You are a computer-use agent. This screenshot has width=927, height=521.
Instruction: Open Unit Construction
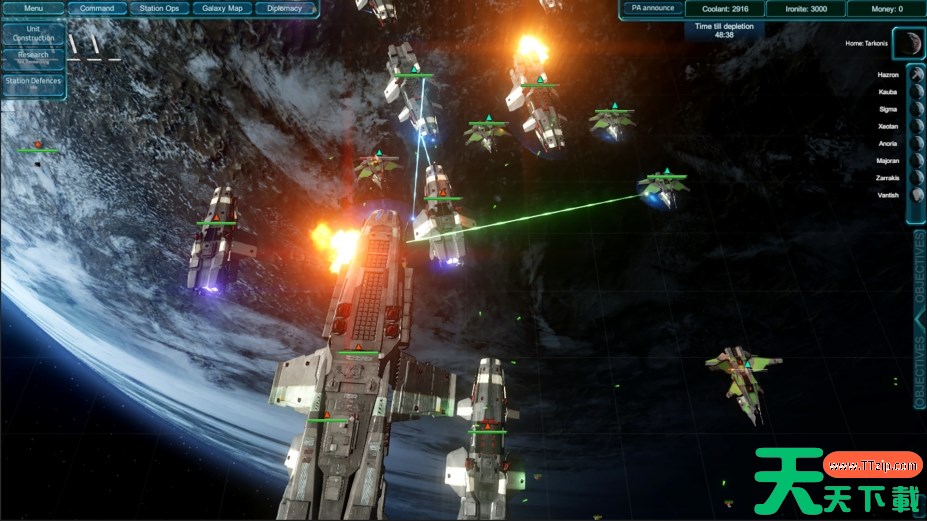point(33,33)
